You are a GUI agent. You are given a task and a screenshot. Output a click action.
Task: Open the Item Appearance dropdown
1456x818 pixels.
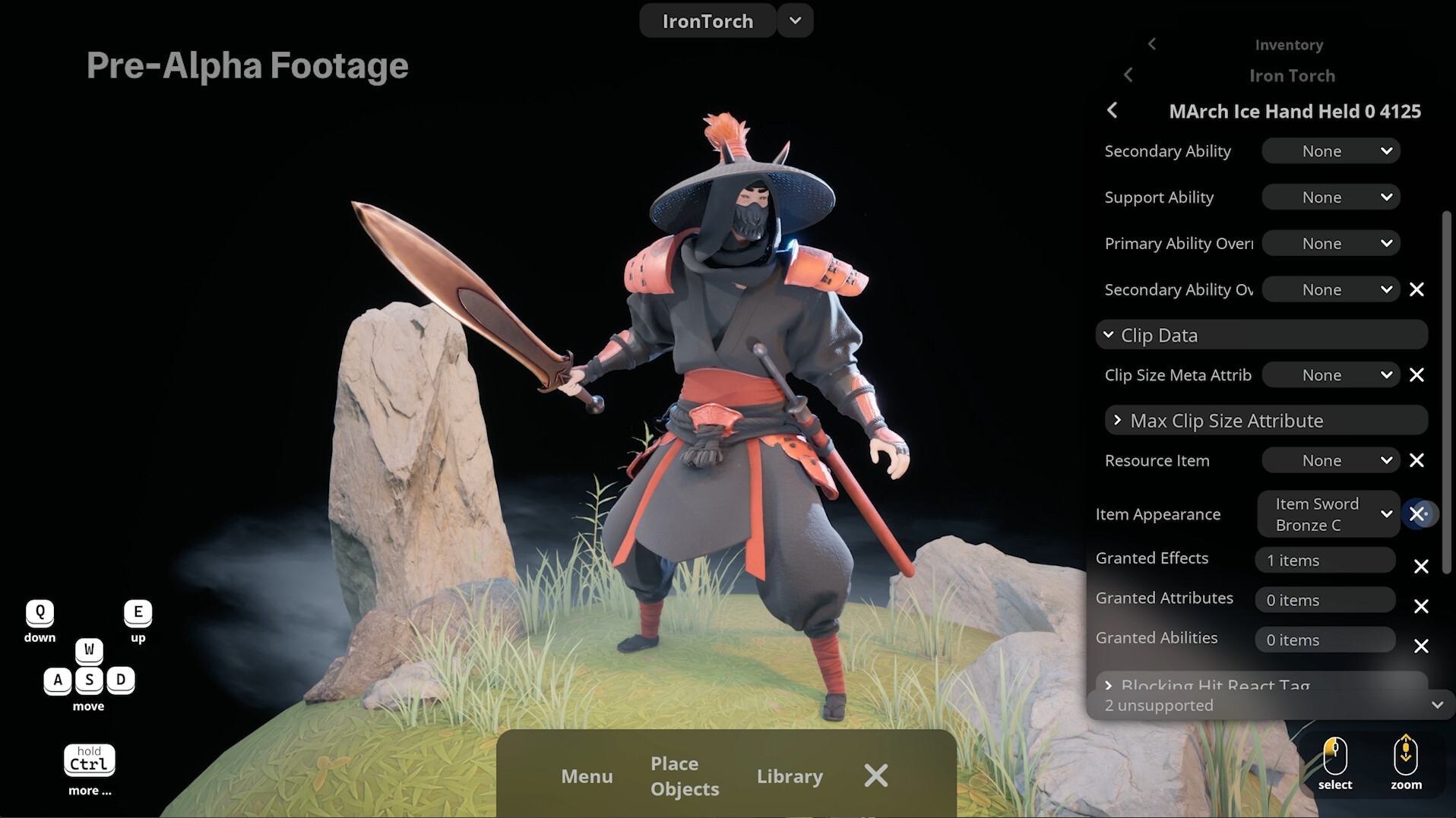point(1328,514)
